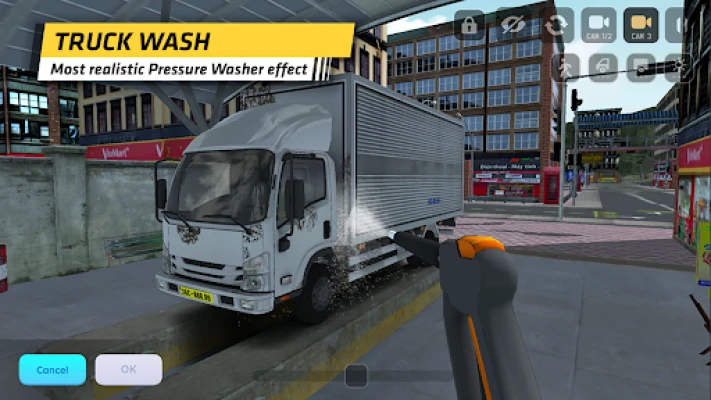This screenshot has height=400, width=711.
Task: Choose the walking person mode icon
Action: tap(567, 67)
